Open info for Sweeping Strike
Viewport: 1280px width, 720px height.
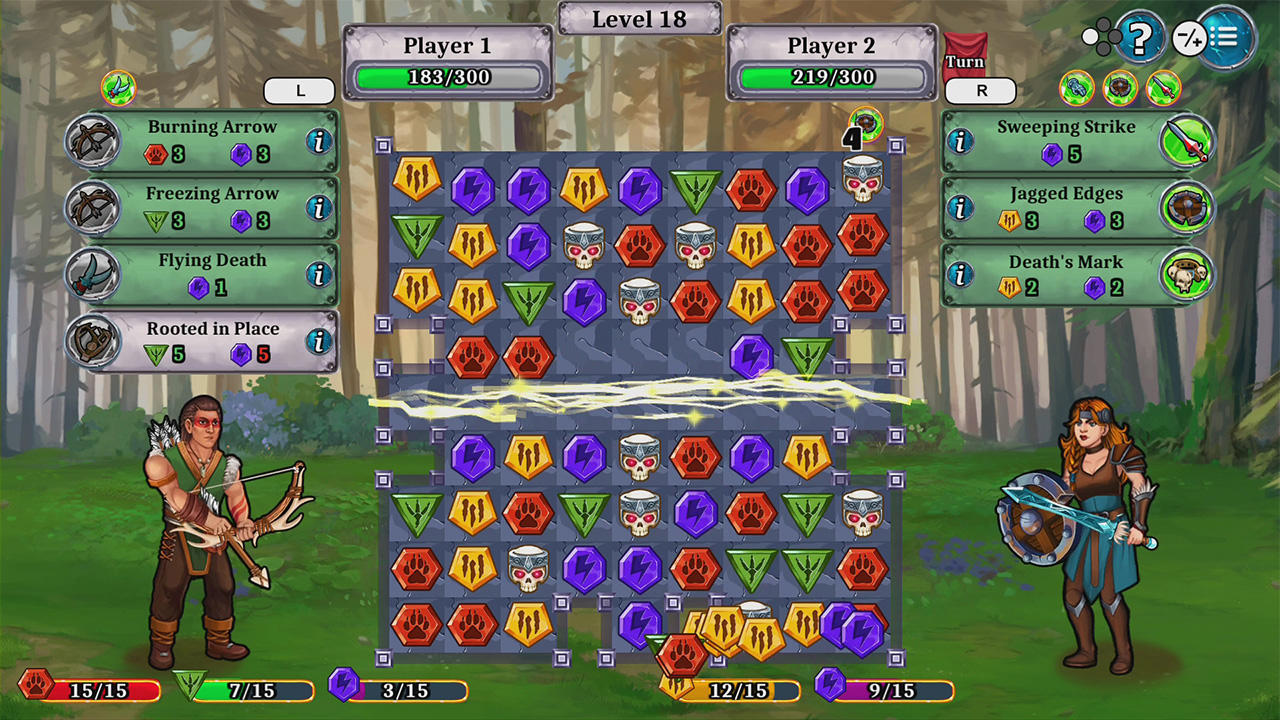961,140
